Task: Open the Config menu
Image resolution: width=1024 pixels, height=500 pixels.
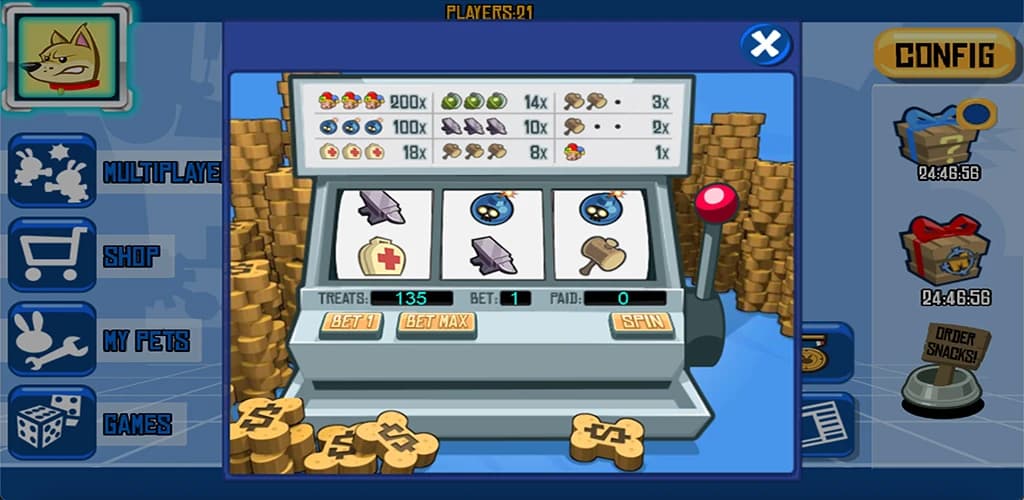Action: pos(944,55)
